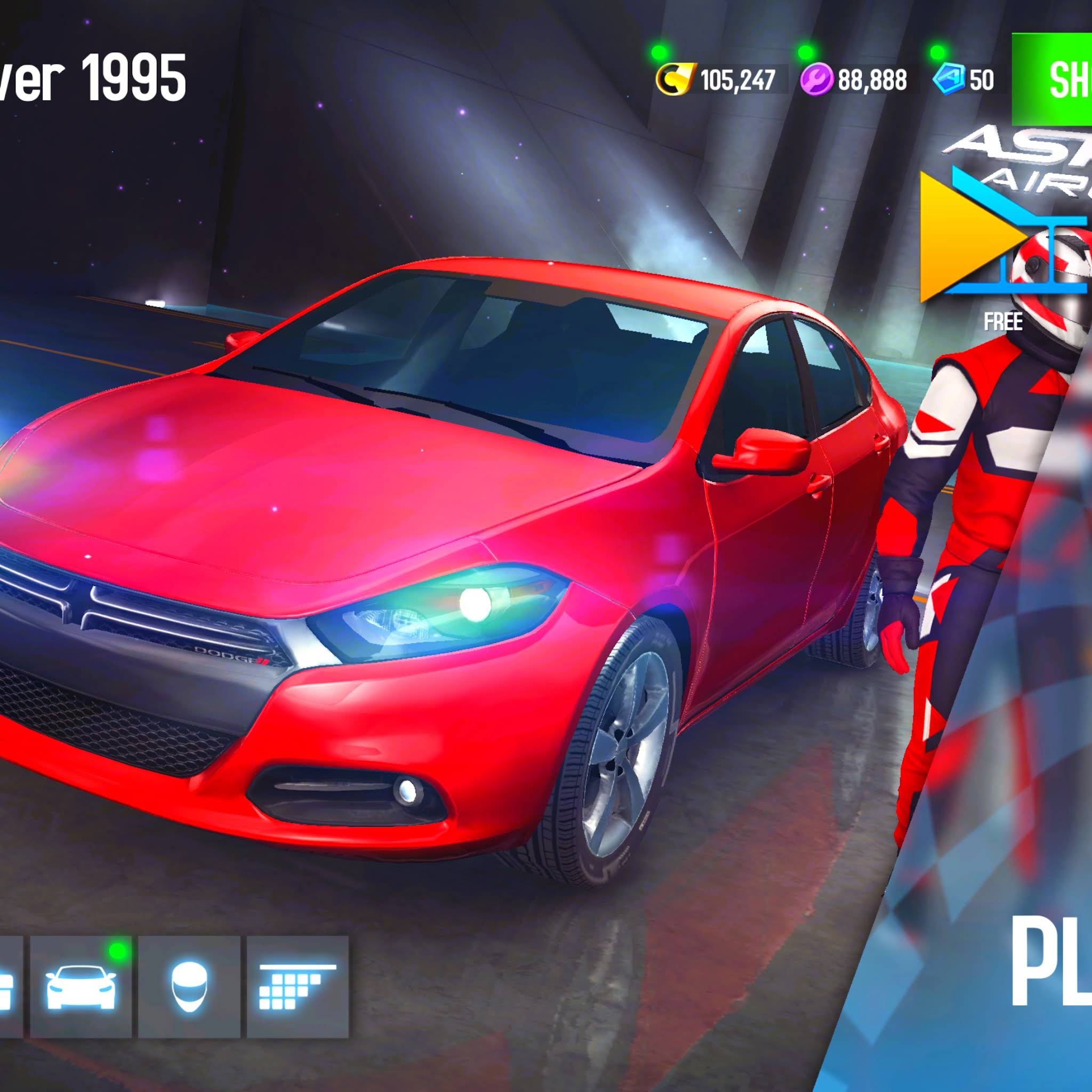This screenshot has height=1092, width=1092.
Task: Tap the purple wrench upgrade currency
Action: pos(855,79)
